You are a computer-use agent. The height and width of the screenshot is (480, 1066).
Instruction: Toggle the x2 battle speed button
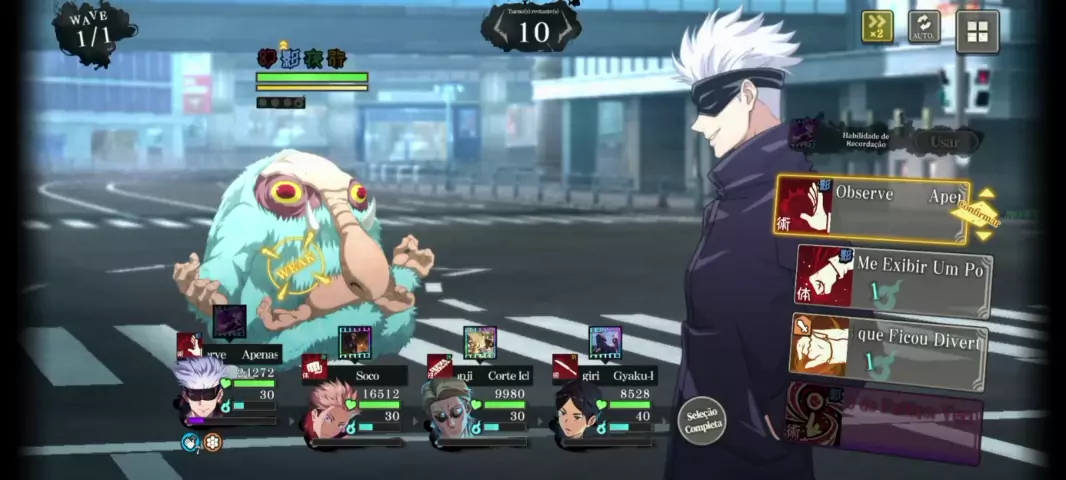click(877, 26)
